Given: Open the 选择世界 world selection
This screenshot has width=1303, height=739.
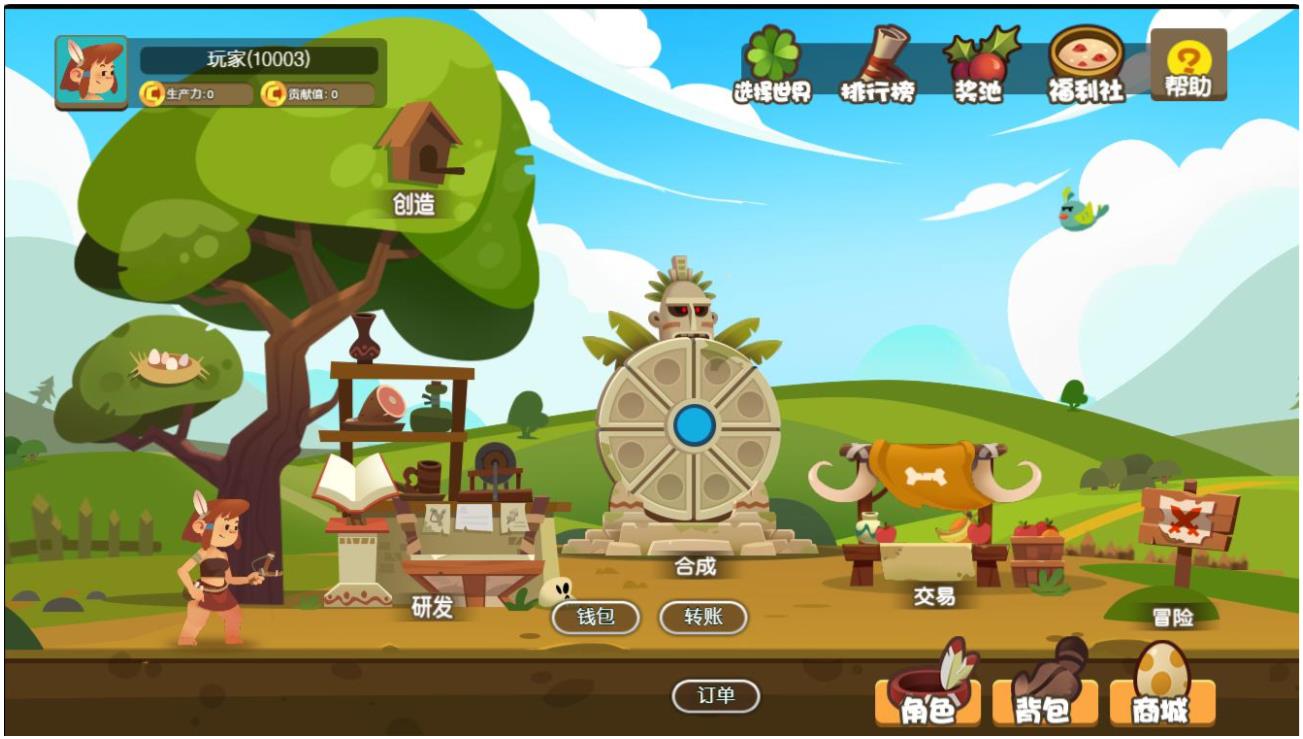Looking at the screenshot, I should [x=772, y=65].
